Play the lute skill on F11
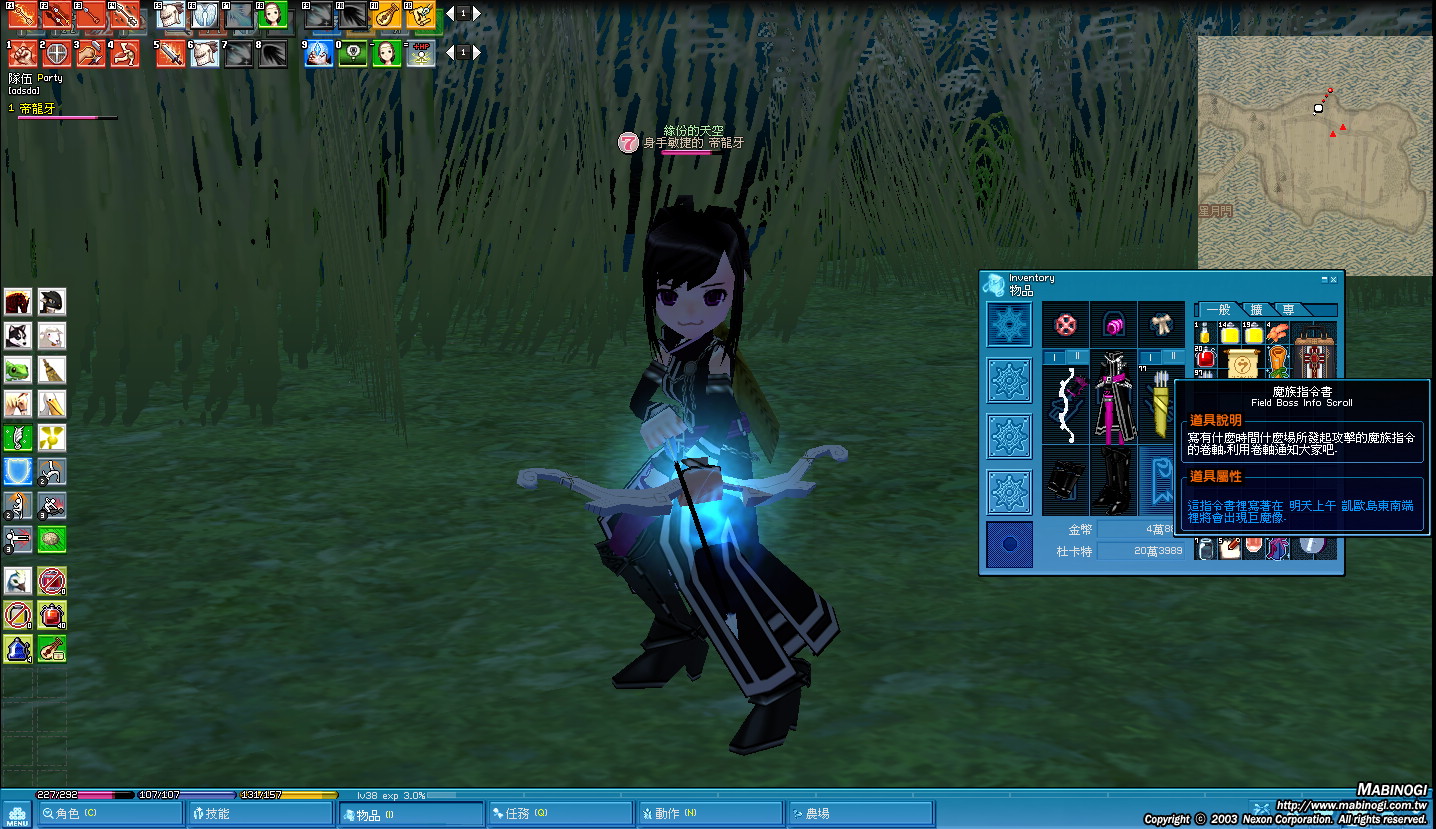 (x=386, y=15)
